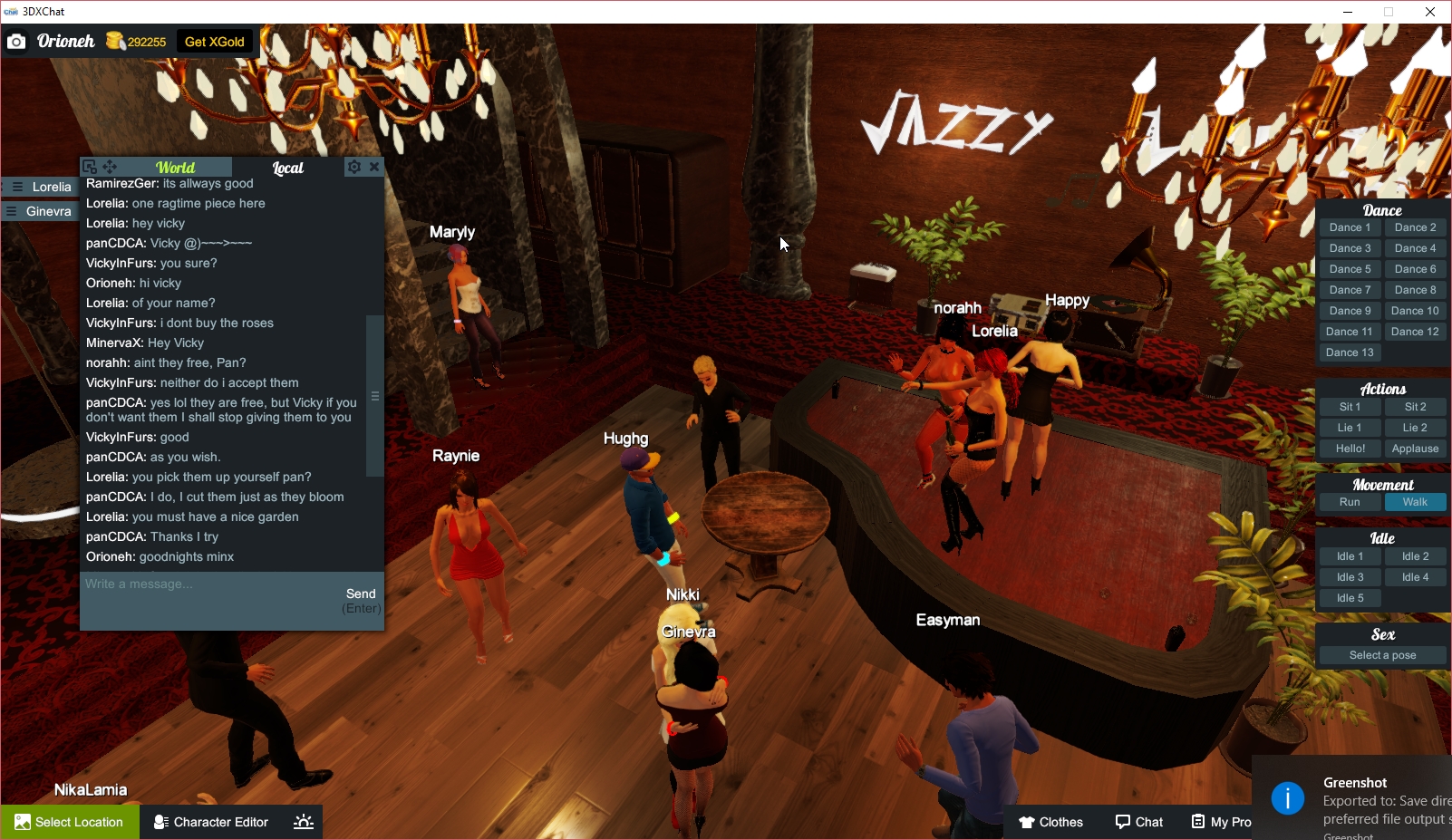Viewport: 1452px width, 840px height.
Task: Click the chat move handle icon
Action: tap(110, 167)
